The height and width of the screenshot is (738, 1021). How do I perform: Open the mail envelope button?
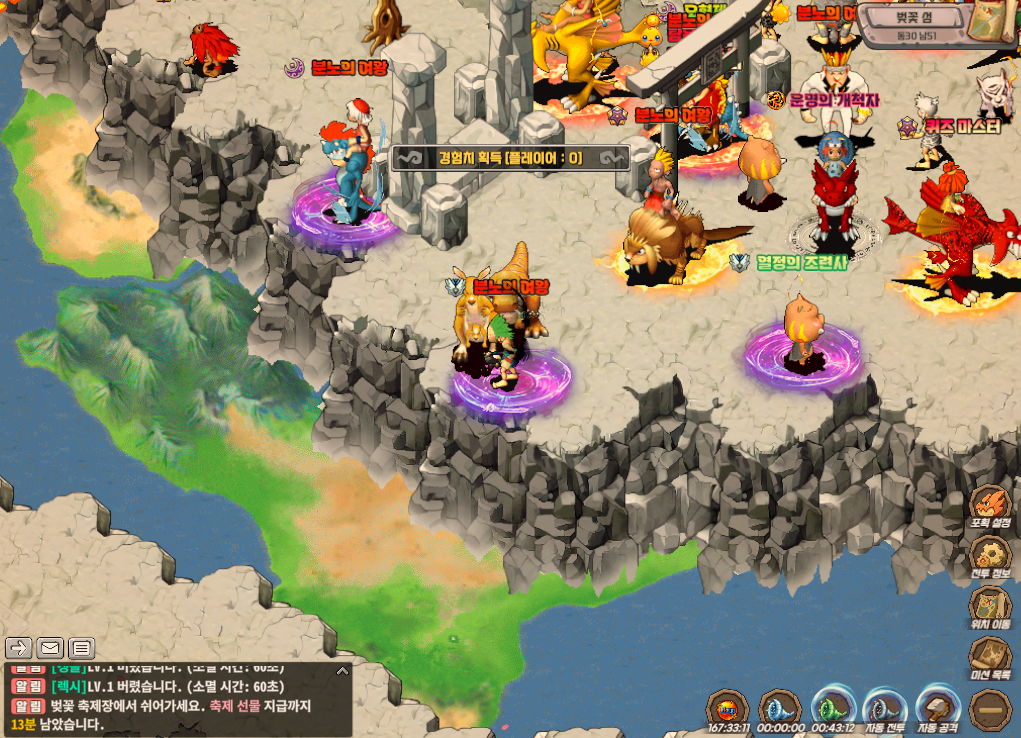pos(50,647)
